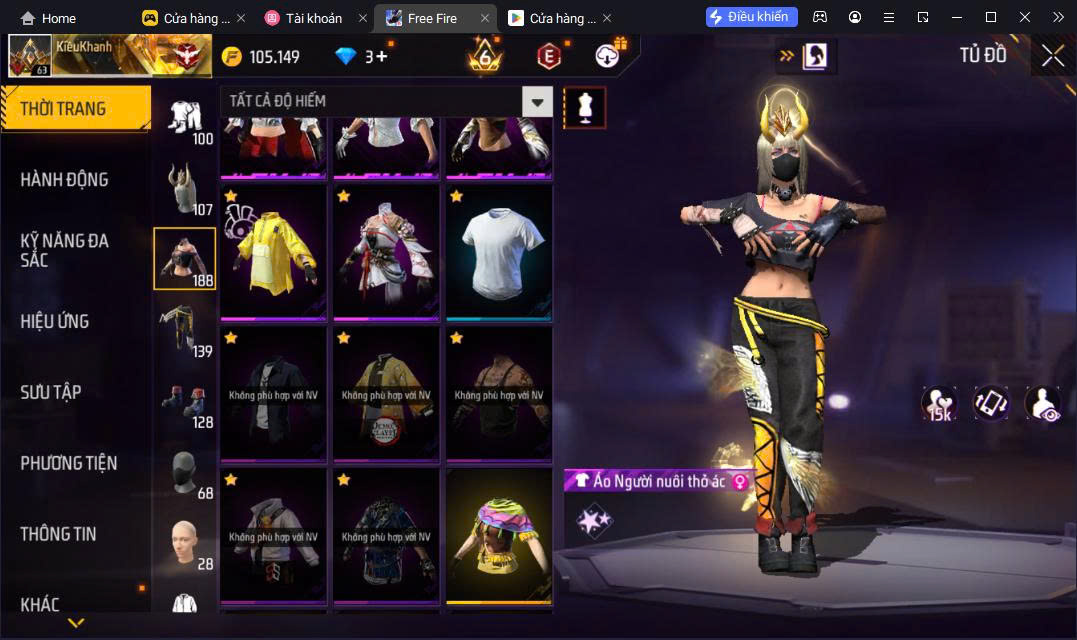The width and height of the screenshot is (1077, 640).
Task: Expand the TẤT CẢ ĐỘ HIẾM rarity dropdown
Action: (538, 101)
